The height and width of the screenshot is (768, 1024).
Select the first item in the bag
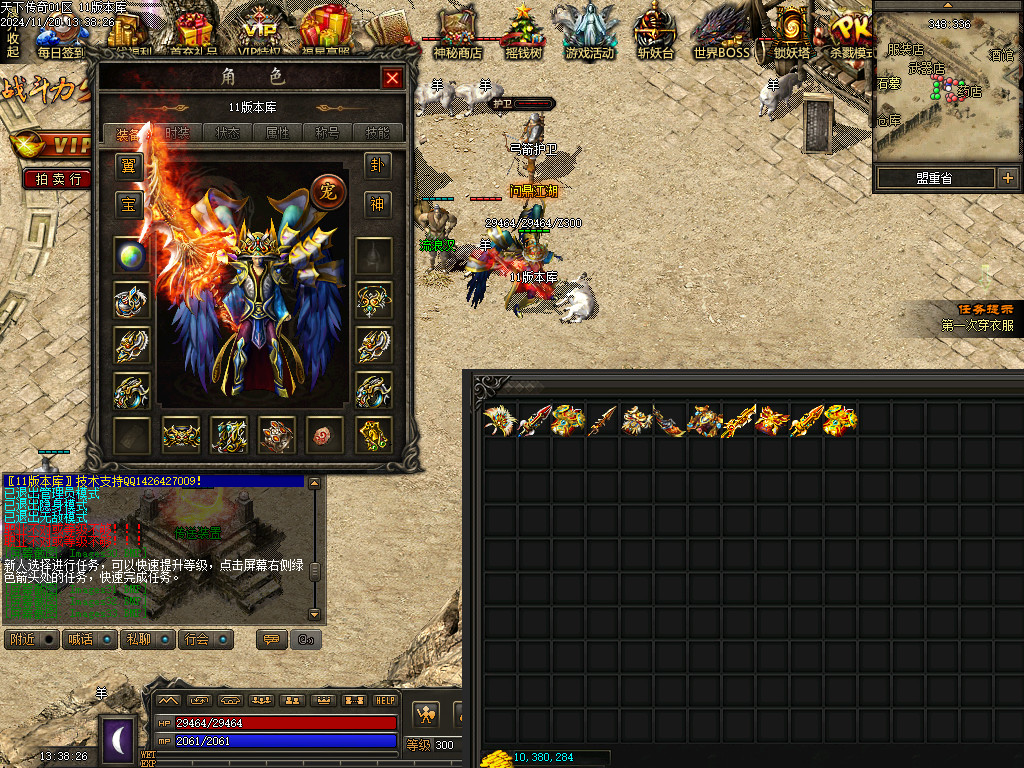coord(498,420)
